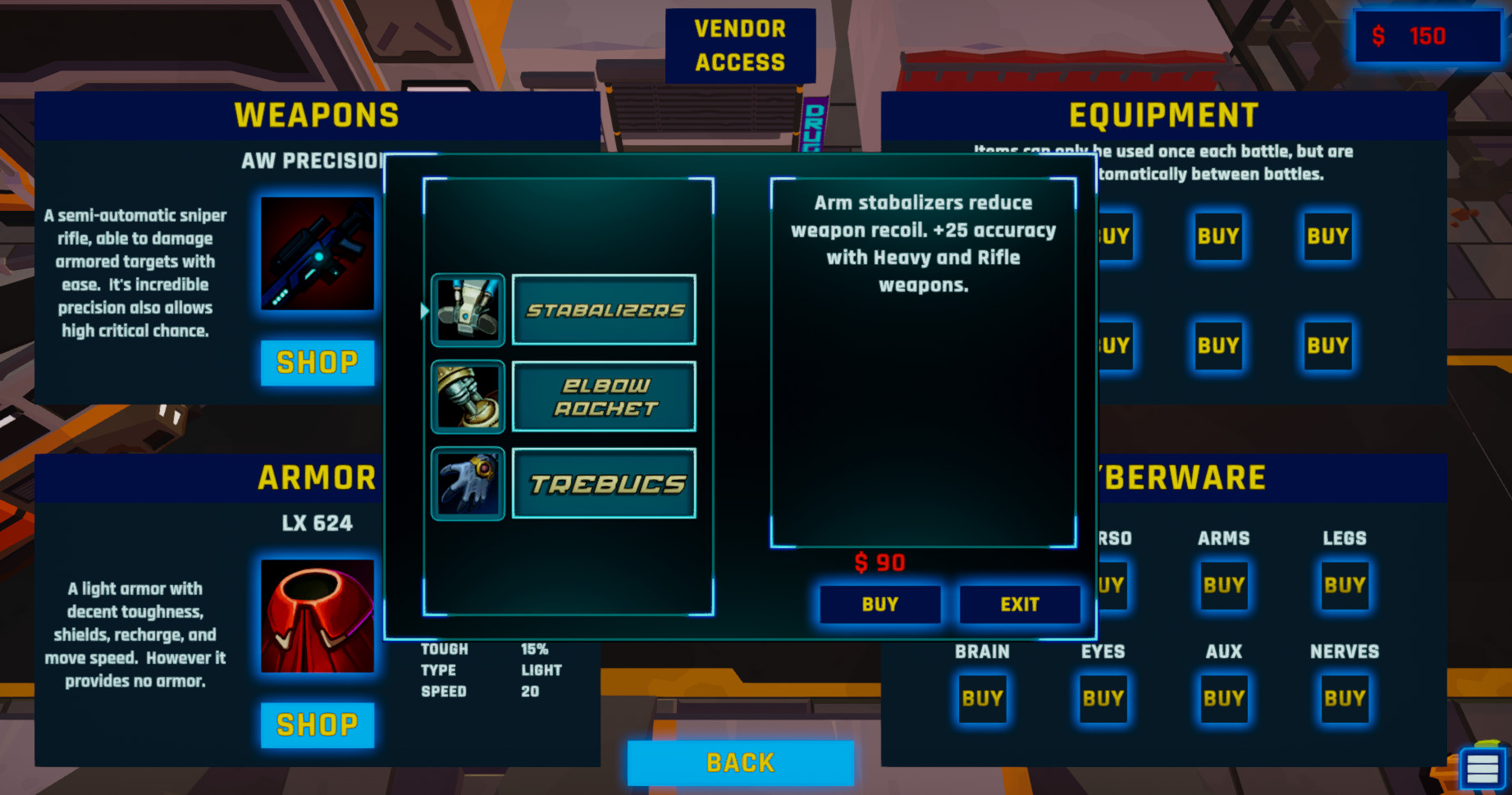
Task: Select the Stabalizers arm item icon
Action: [x=468, y=310]
